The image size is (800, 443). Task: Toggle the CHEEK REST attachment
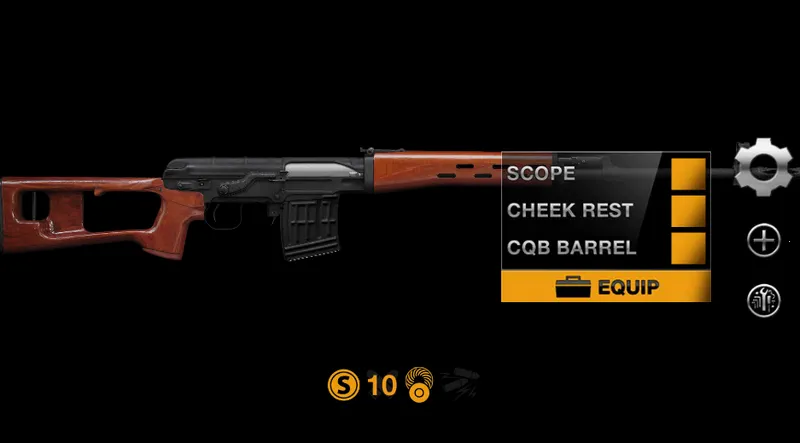[x=688, y=211]
